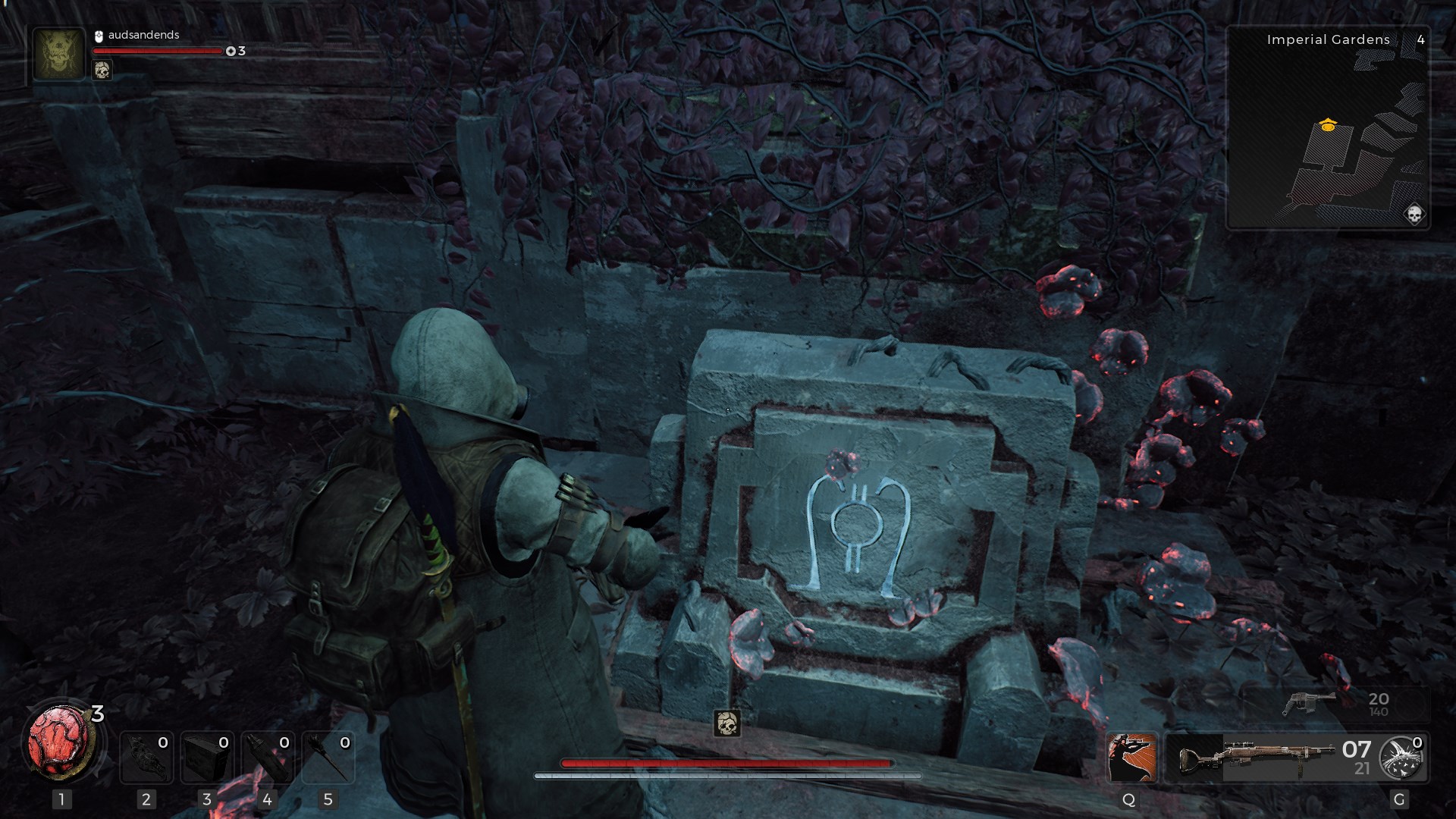Select the audsandends player portrait
This screenshot has height=819, width=1456.
58,54
